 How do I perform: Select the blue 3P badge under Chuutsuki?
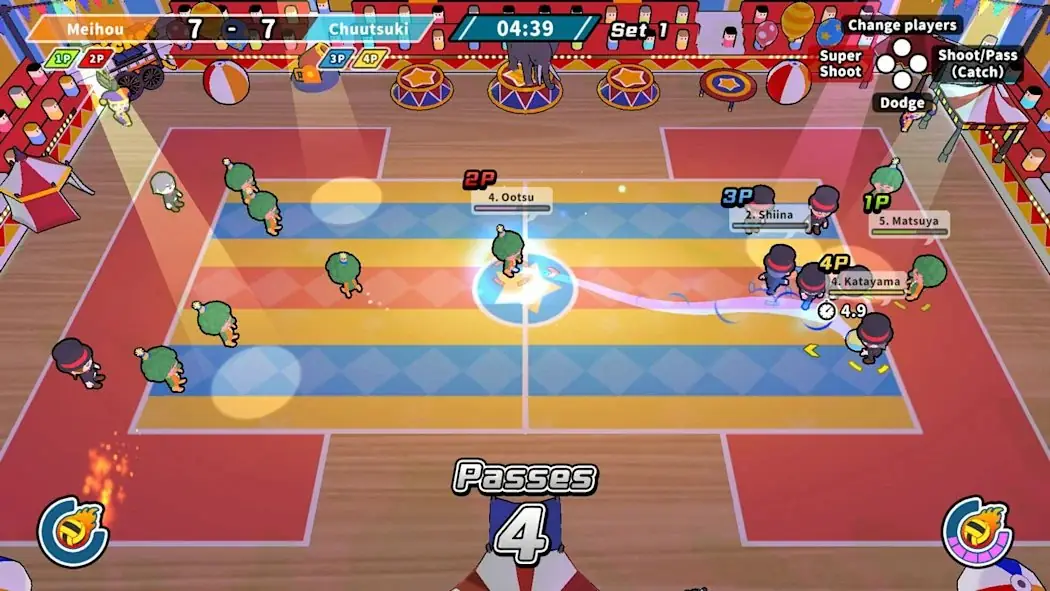[x=336, y=58]
